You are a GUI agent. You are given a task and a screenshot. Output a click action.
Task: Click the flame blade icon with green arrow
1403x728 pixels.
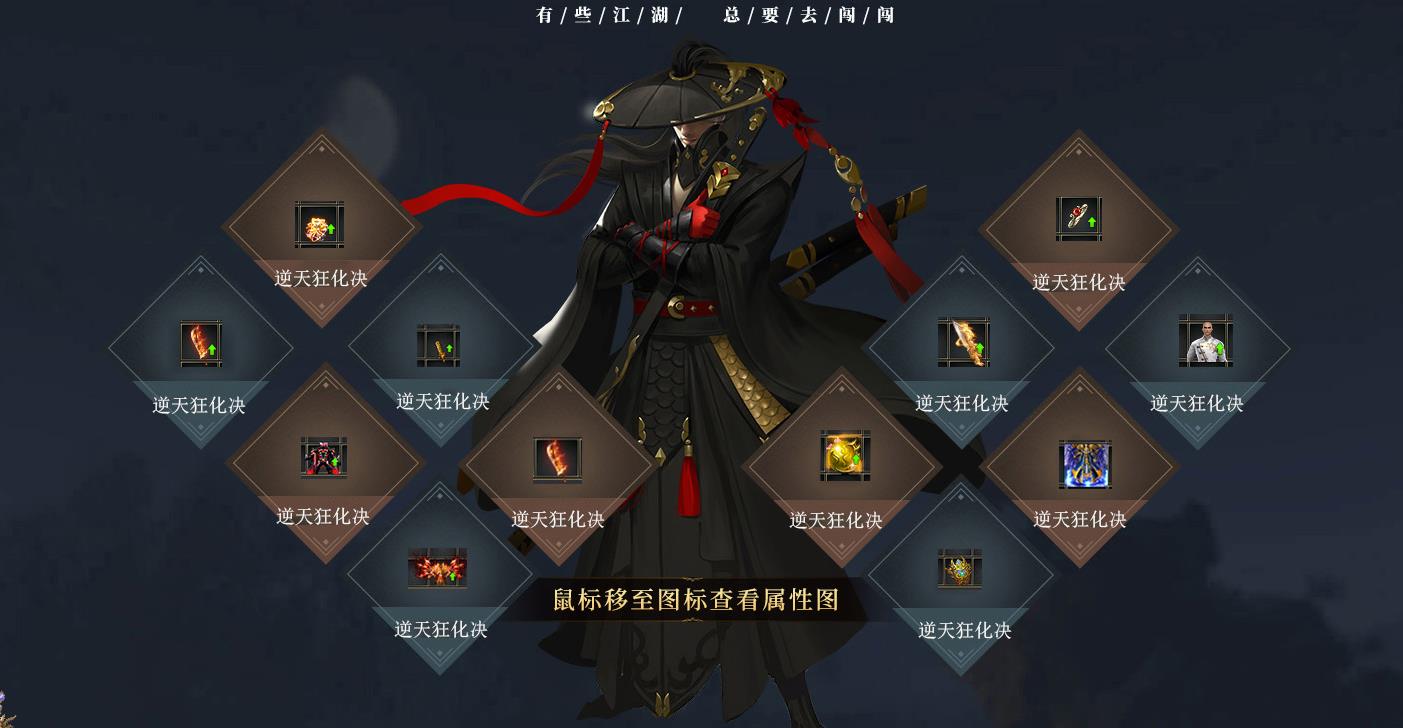pos(200,344)
